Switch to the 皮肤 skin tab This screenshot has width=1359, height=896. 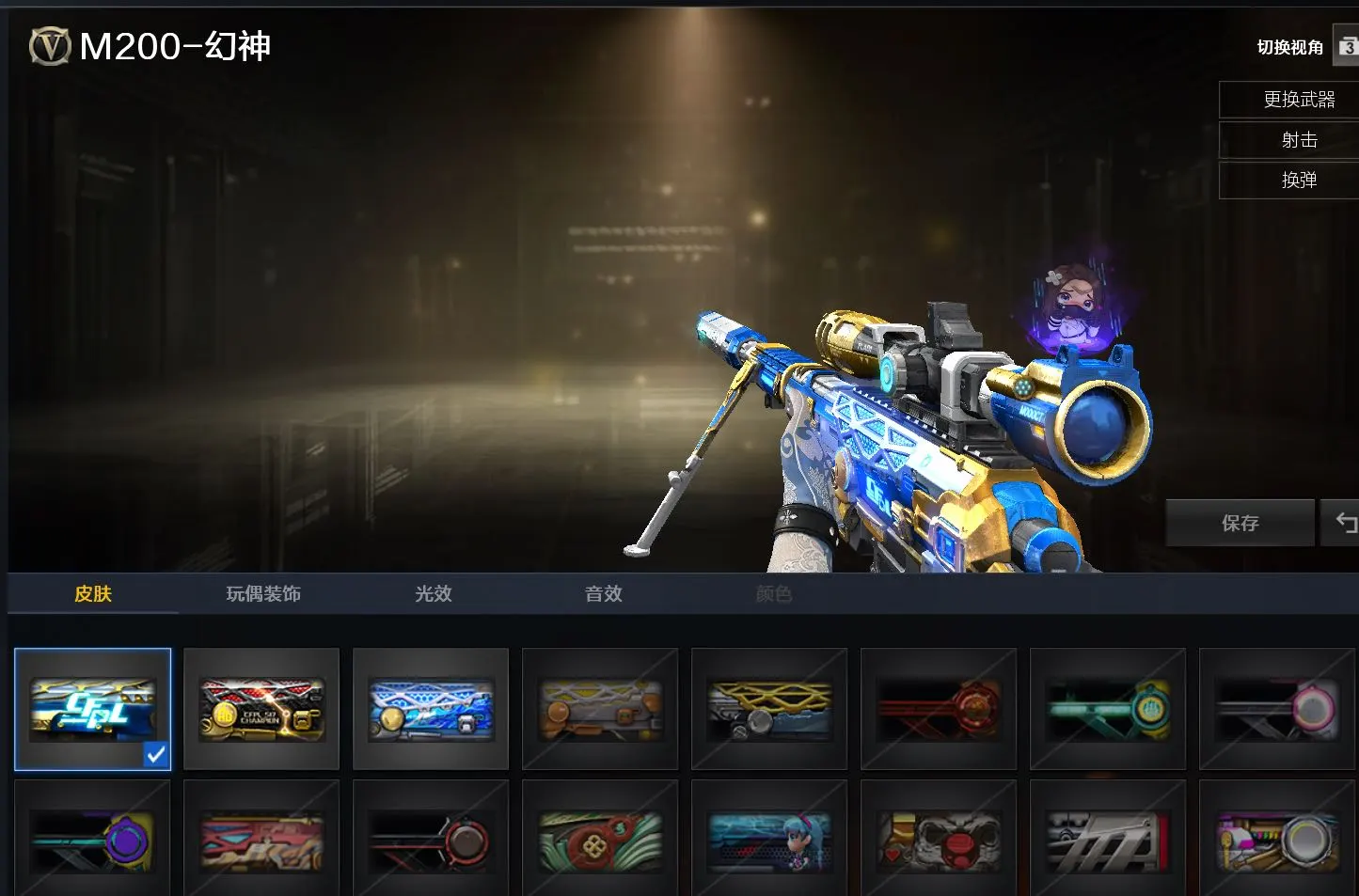pyautogui.click(x=93, y=594)
